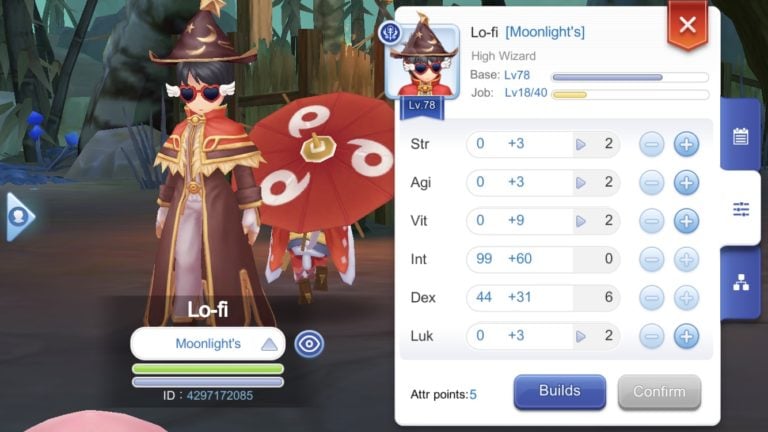
Task: Add a point to Vit
Action: (x=686, y=221)
